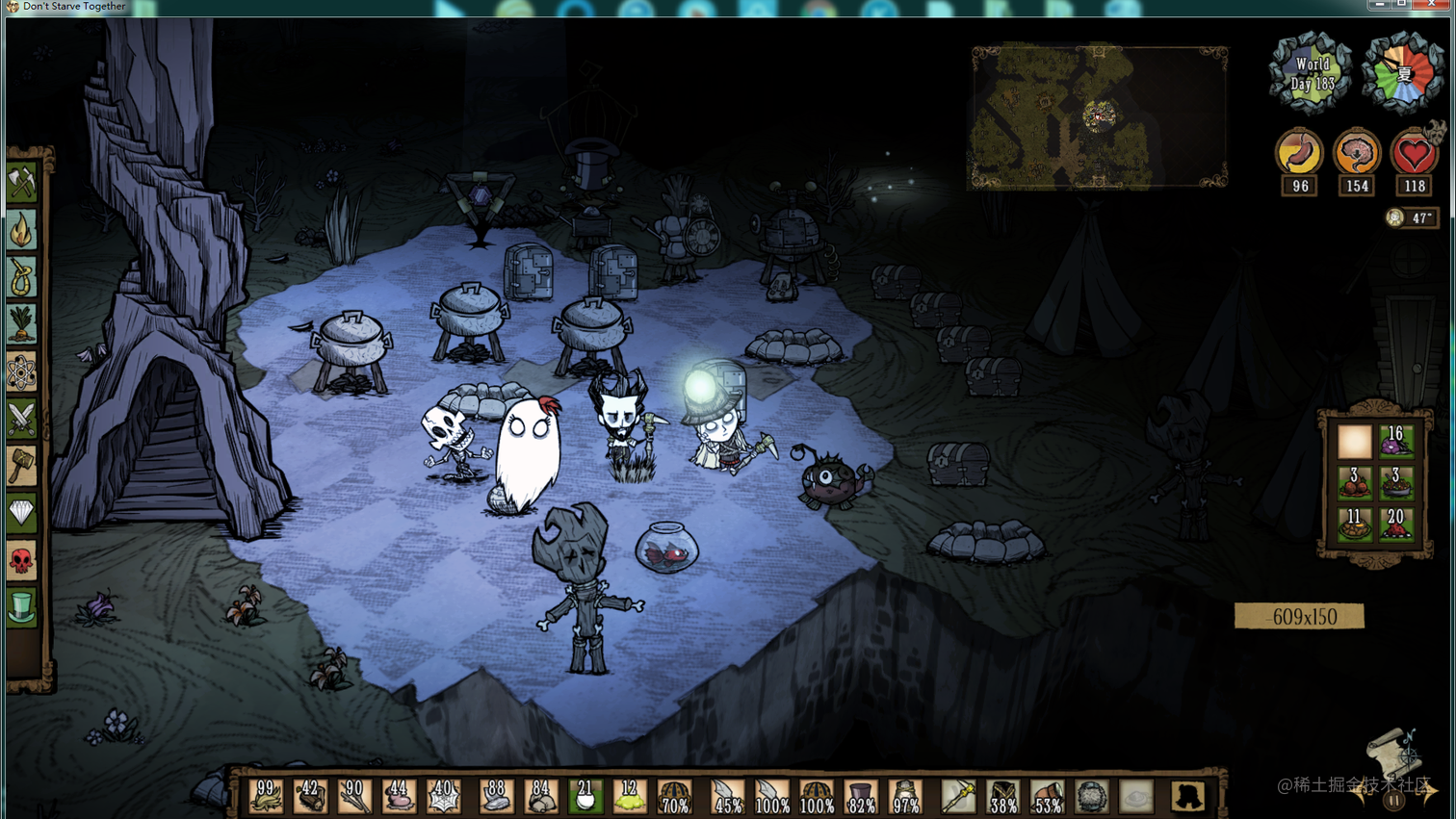Click the golden staff equipment slot
This screenshot has height=819, width=1456.
pos(958,797)
